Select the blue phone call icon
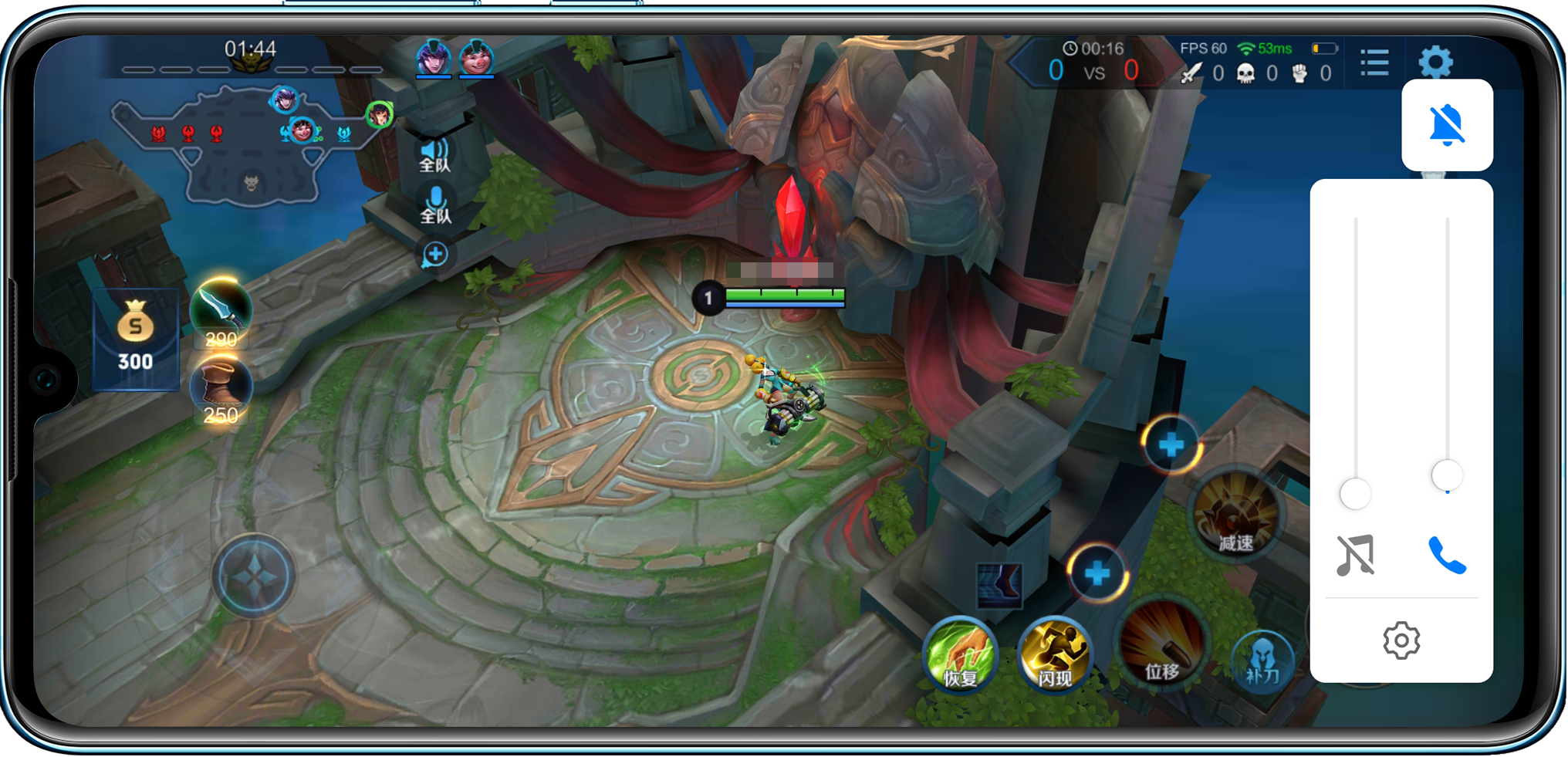 (1447, 555)
